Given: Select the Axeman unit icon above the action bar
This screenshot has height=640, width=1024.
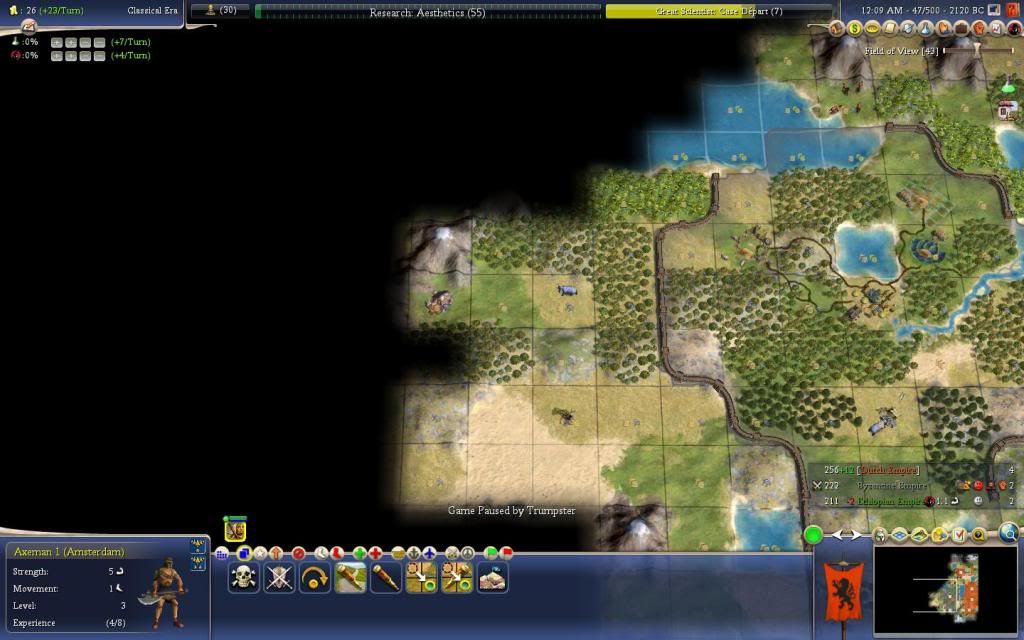Looking at the screenshot, I should click(x=235, y=531).
